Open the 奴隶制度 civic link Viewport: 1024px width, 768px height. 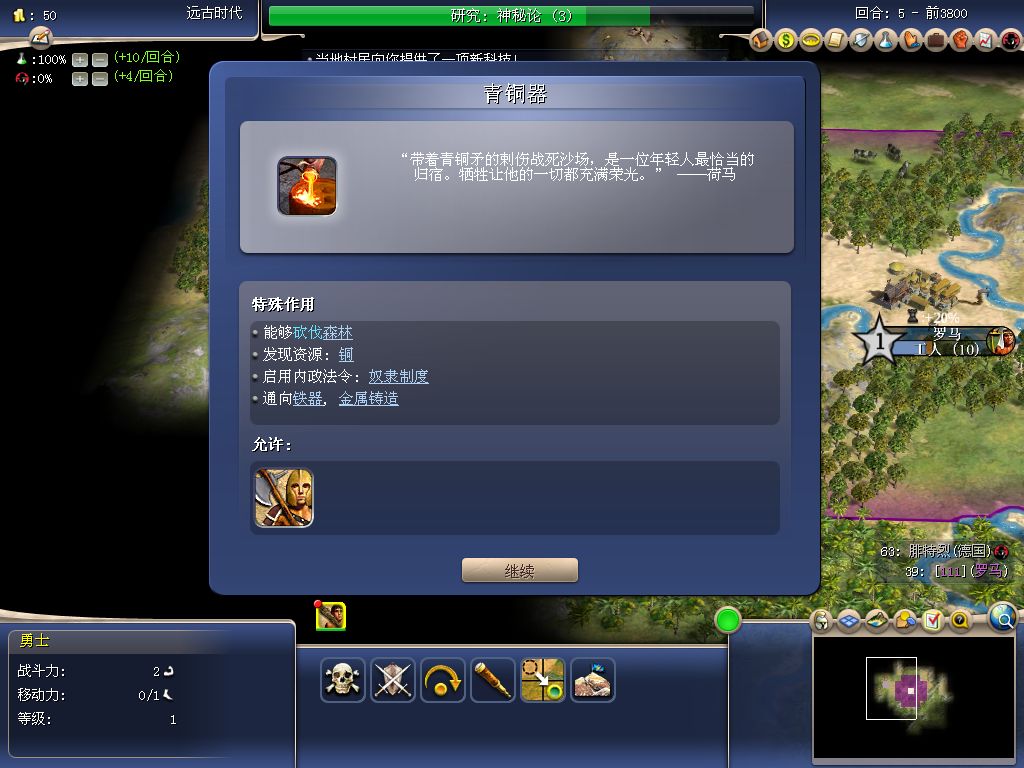(x=398, y=377)
